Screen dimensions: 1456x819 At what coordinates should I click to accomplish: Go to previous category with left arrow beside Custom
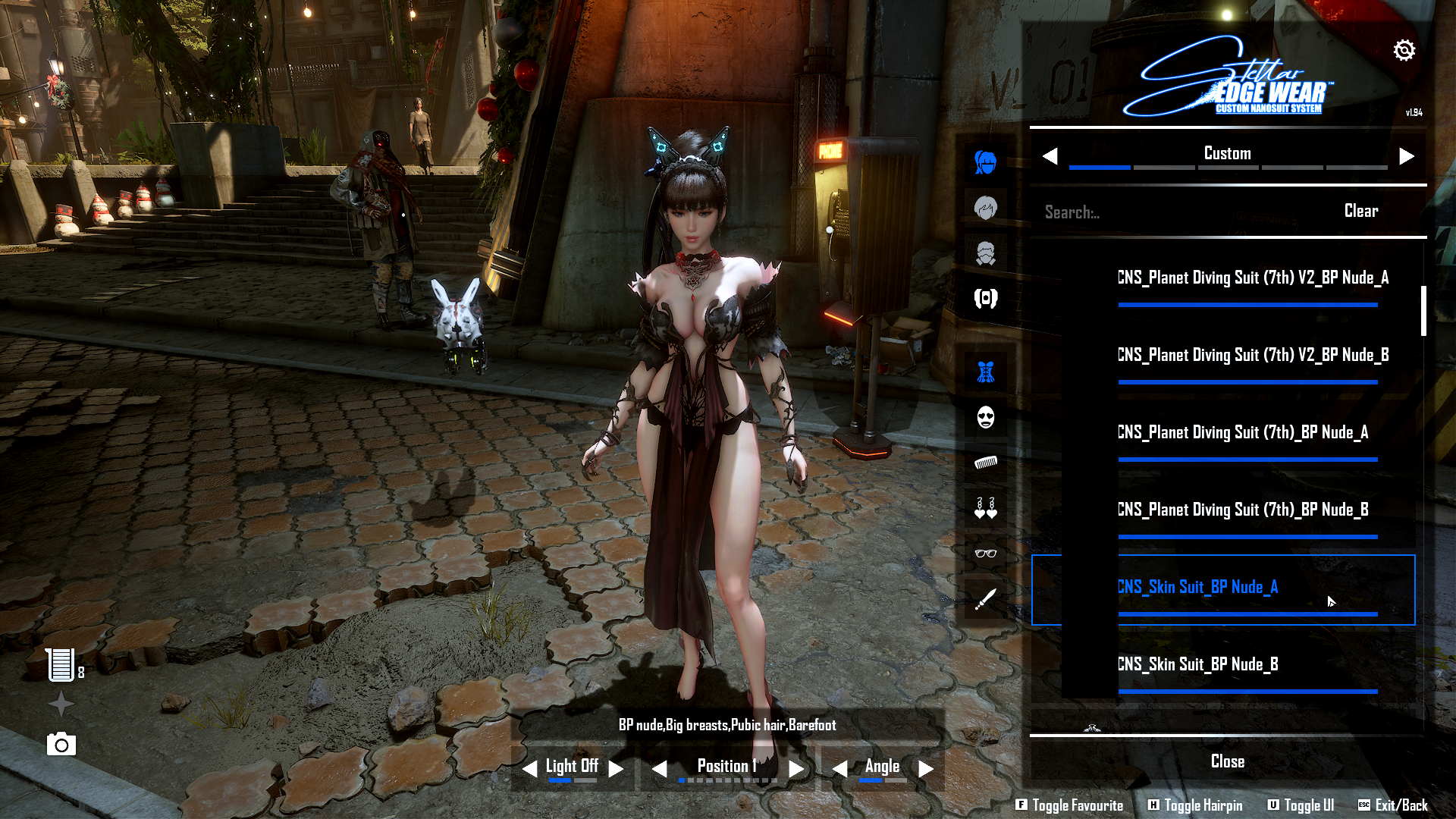click(x=1050, y=156)
